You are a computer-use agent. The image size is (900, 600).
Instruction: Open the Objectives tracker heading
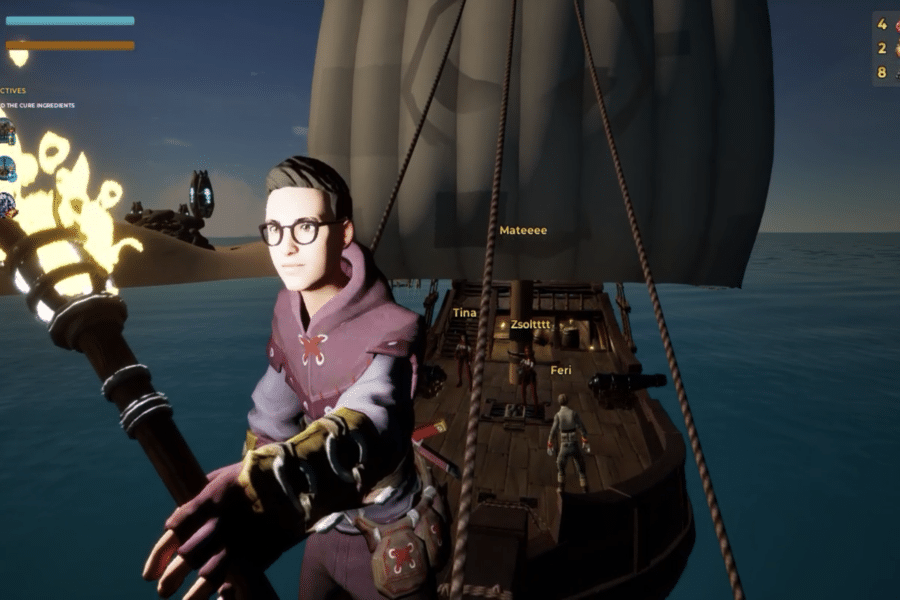pyautogui.click(x=13, y=89)
